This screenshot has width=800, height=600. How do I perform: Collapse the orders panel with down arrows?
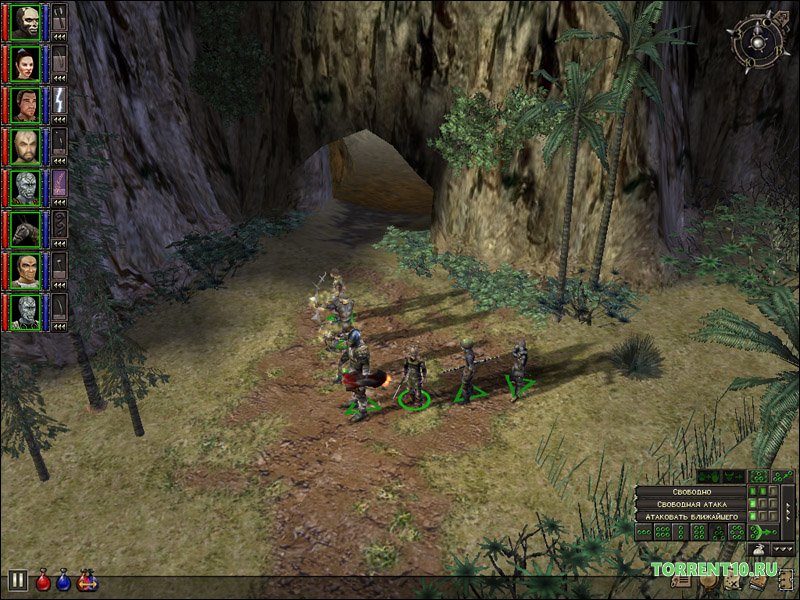781,549
